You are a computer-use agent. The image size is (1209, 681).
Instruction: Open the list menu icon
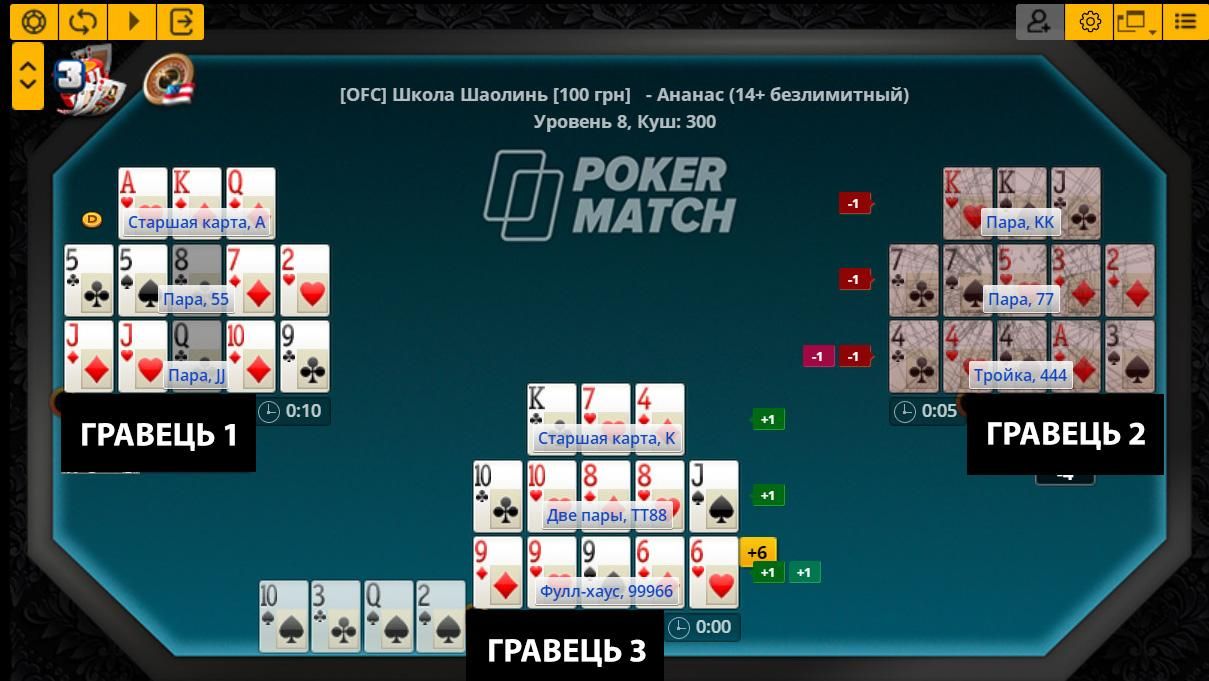1185,22
